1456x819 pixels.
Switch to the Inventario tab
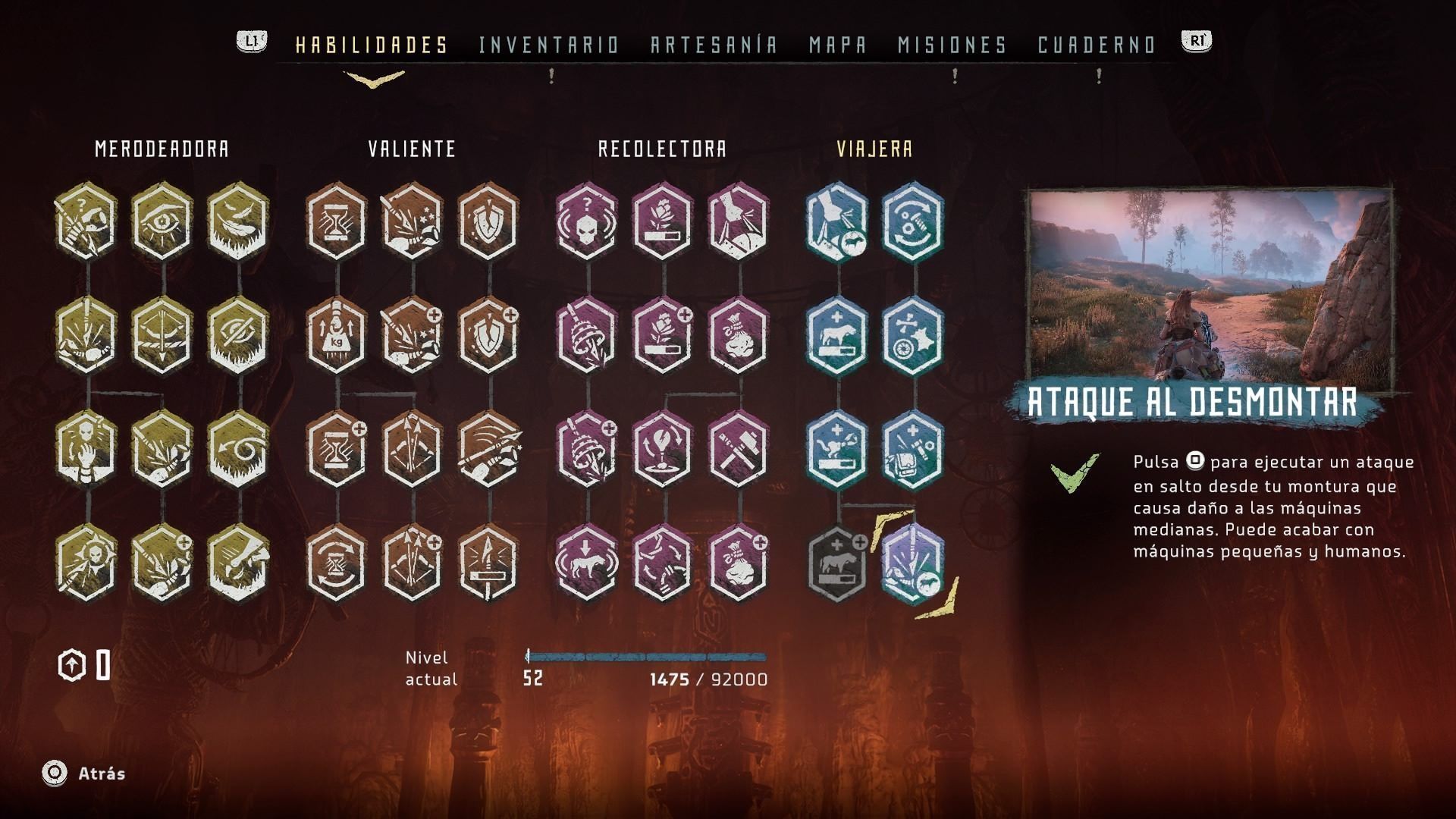(x=549, y=45)
